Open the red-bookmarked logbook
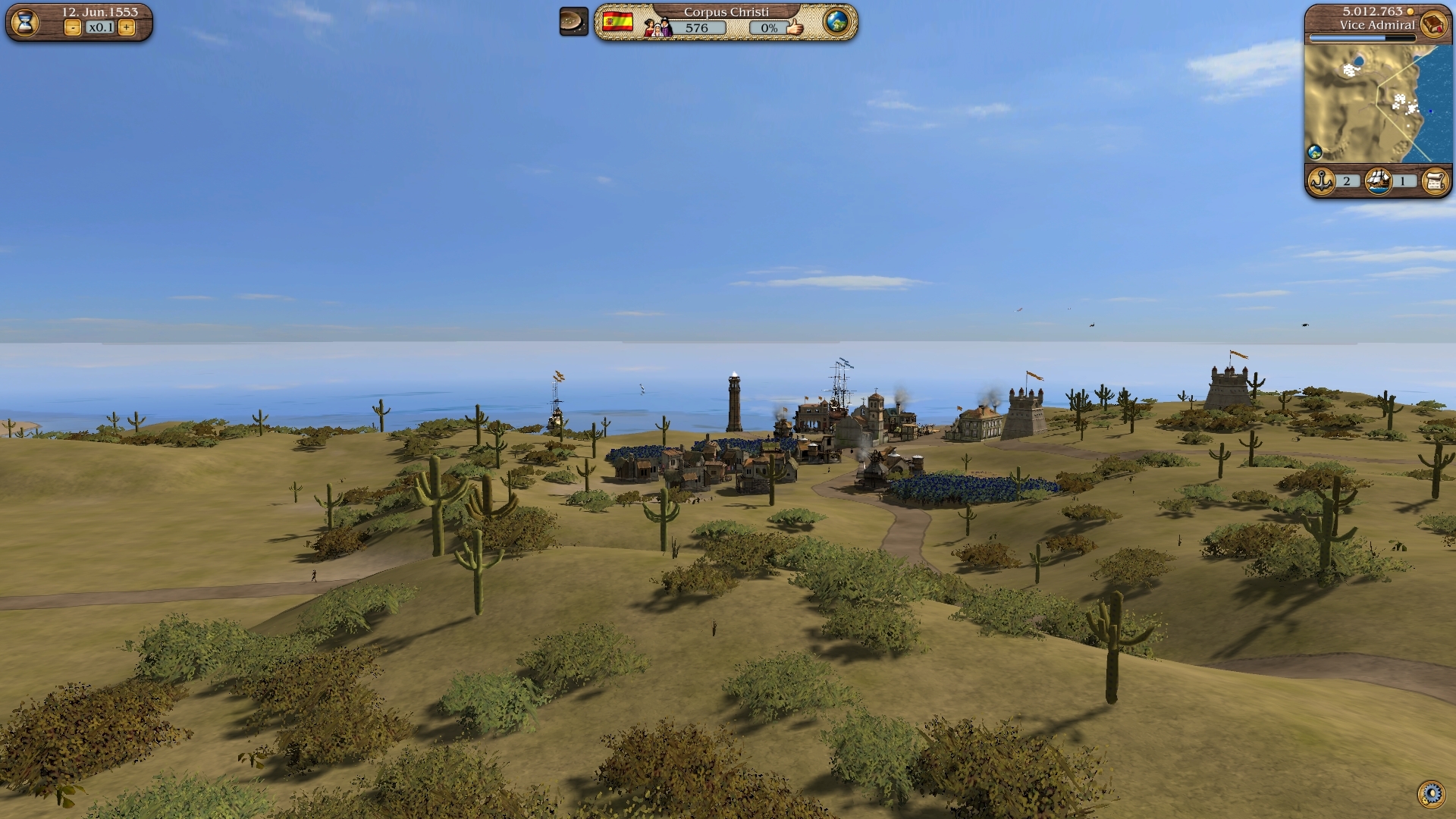The height and width of the screenshot is (819, 1456). pyautogui.click(x=1432, y=24)
